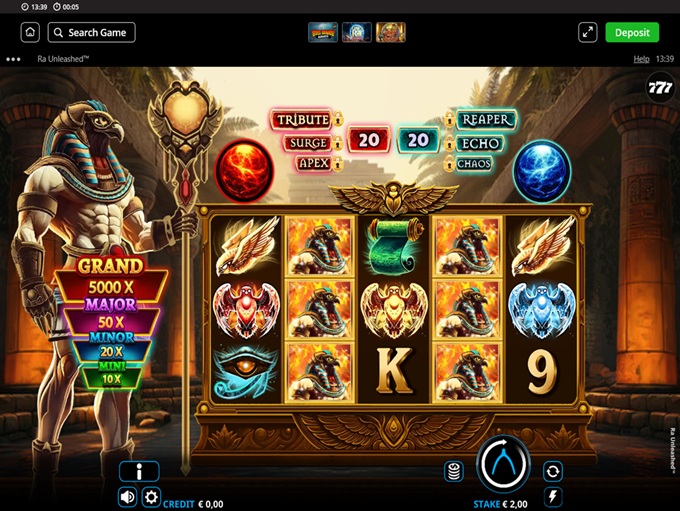Open the Help link
The width and height of the screenshot is (680, 511).
point(641,59)
